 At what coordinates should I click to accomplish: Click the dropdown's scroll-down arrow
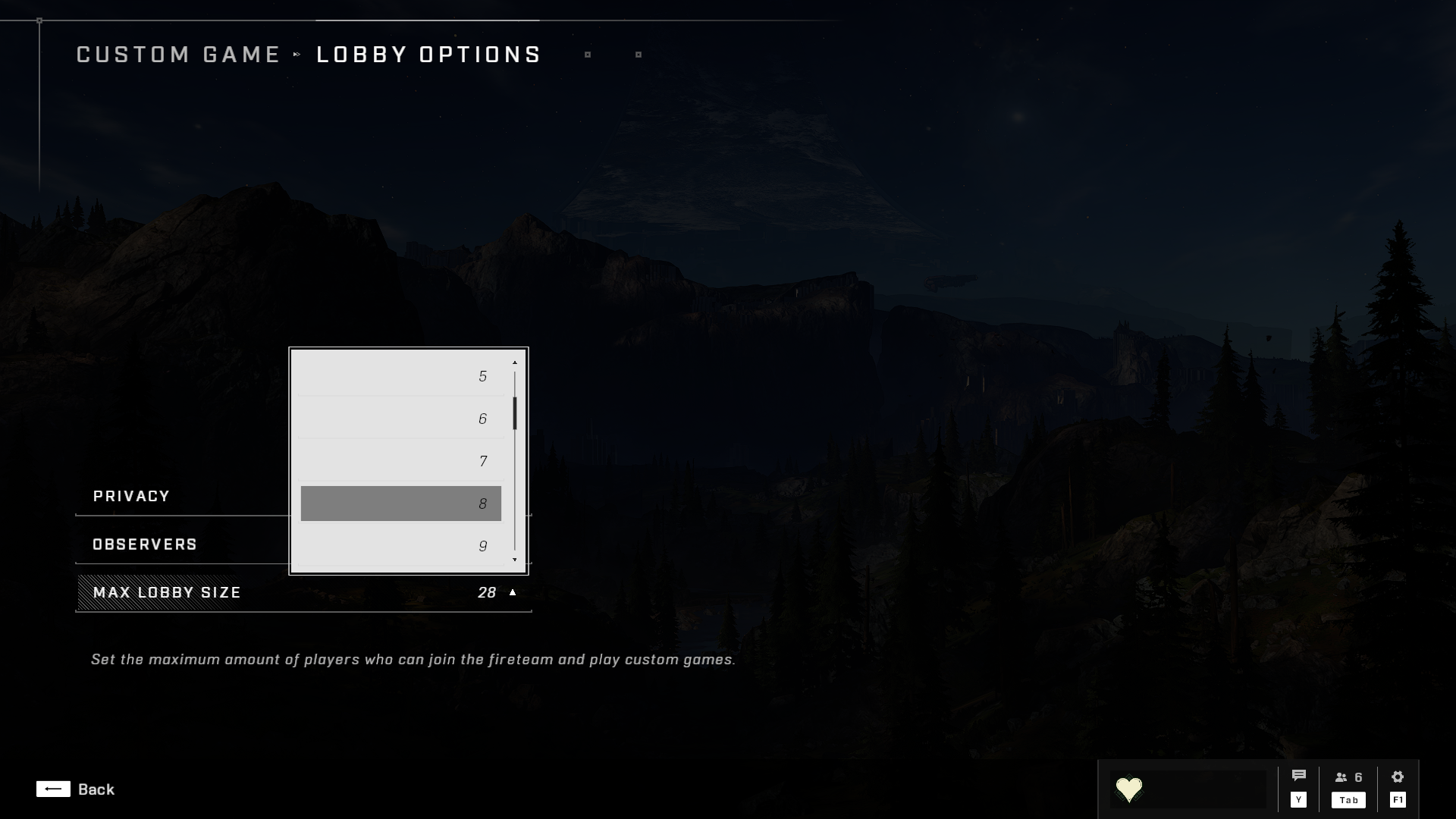click(515, 560)
